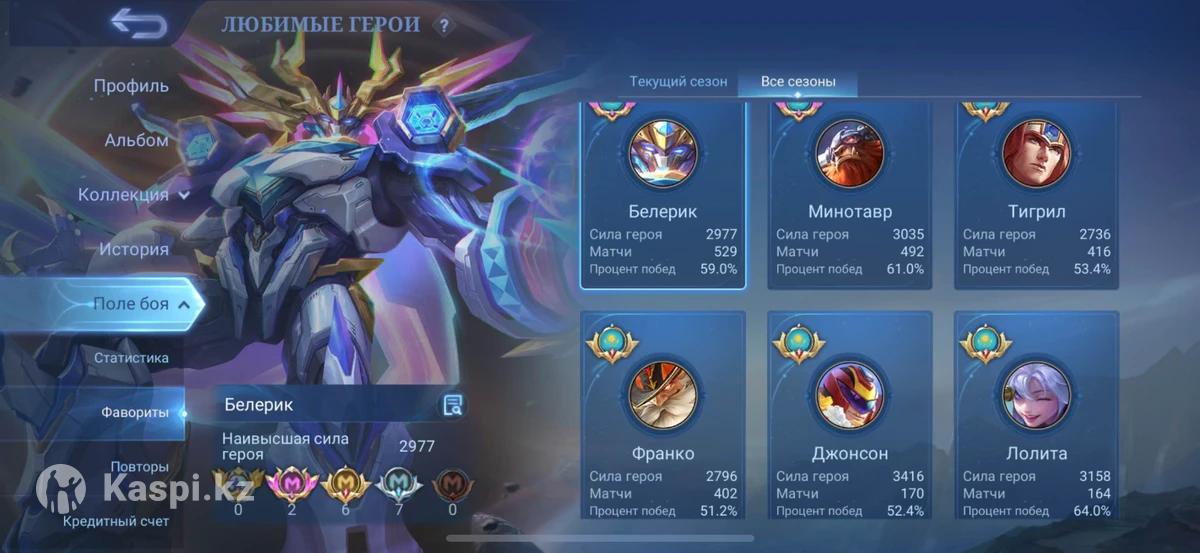Go back using the return arrow
Viewport: 1200px width, 553px height.
pos(138,23)
